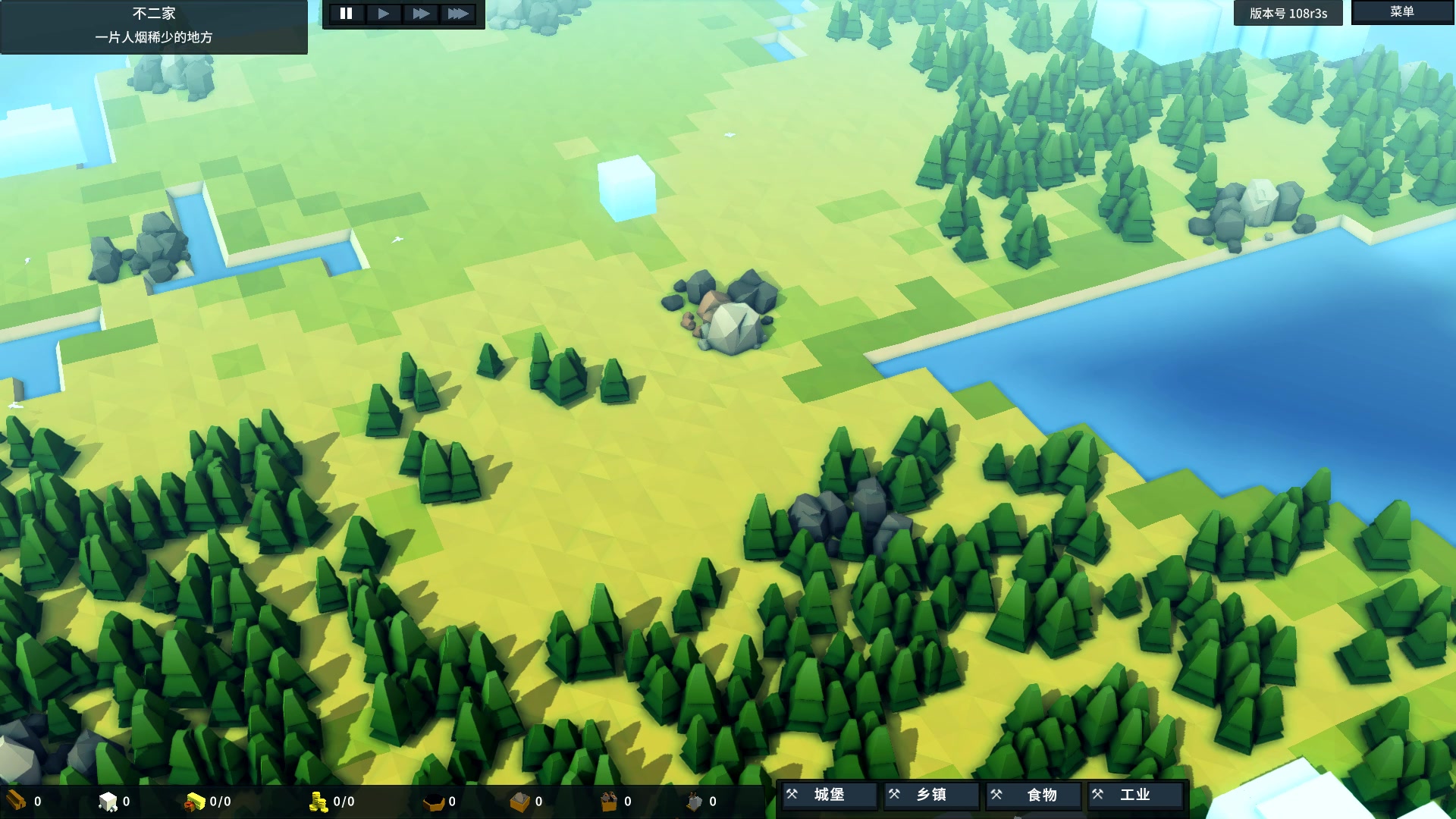Image resolution: width=1456 pixels, height=819 pixels.
Task: Pause the game speed
Action: 346,14
